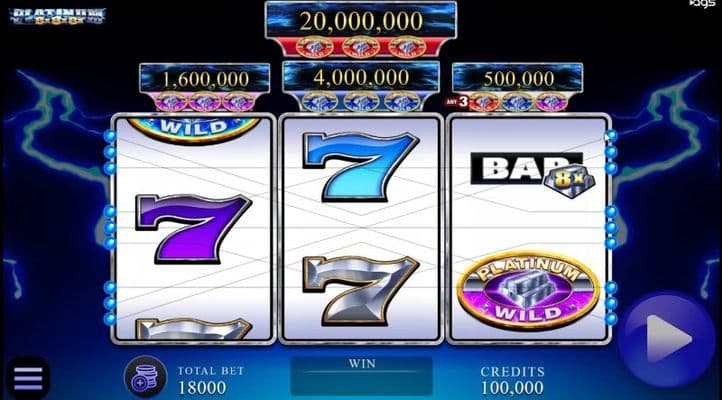Open the hamburger menu
The image size is (722, 400).
point(27,377)
